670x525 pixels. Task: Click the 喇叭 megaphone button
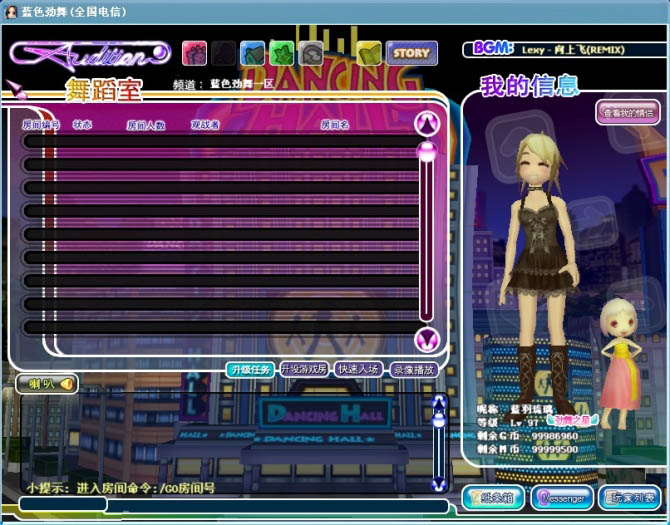(47, 383)
